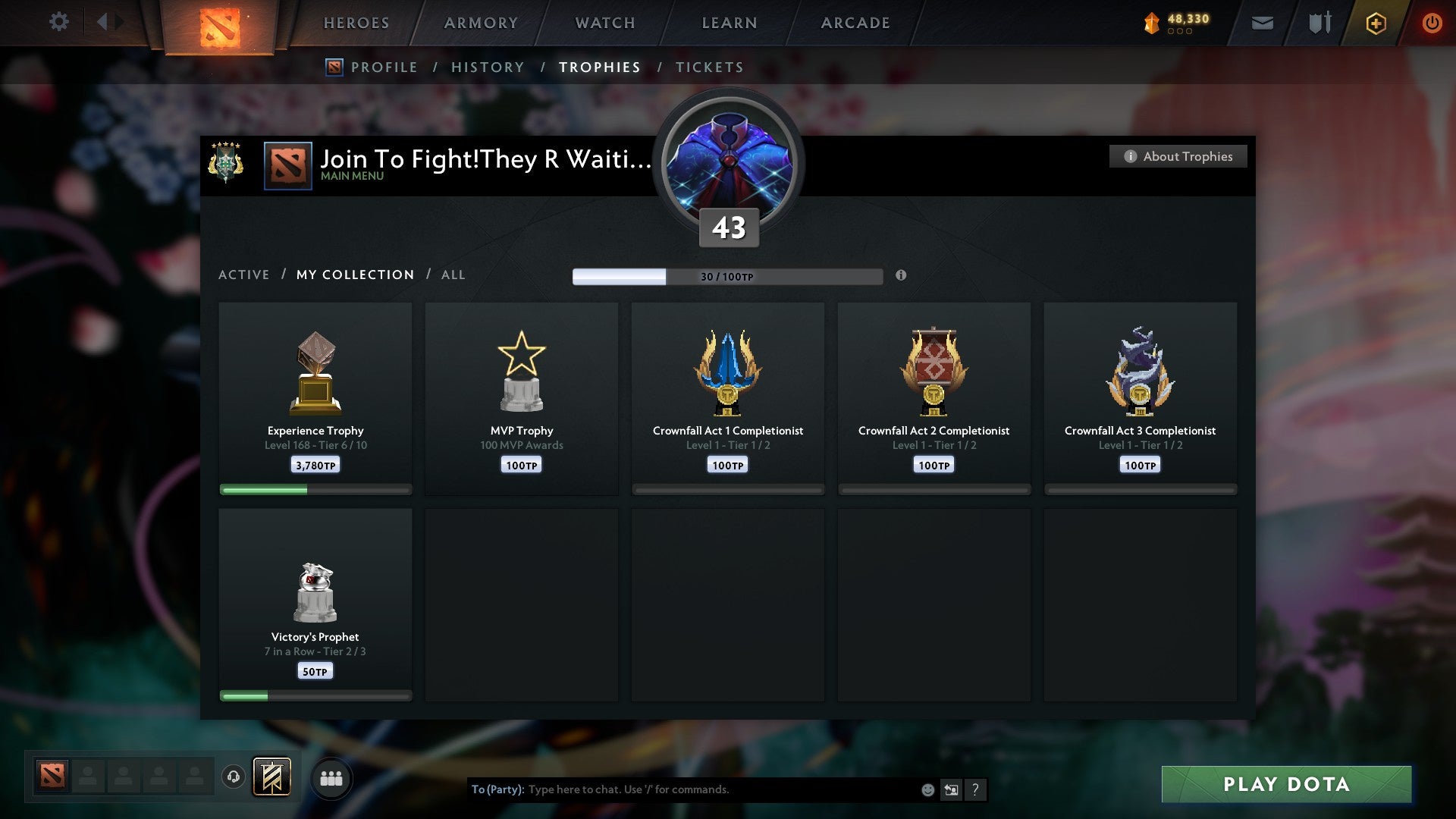Open friends list via group icon
Image resolution: width=1456 pixels, height=819 pixels.
331,778
